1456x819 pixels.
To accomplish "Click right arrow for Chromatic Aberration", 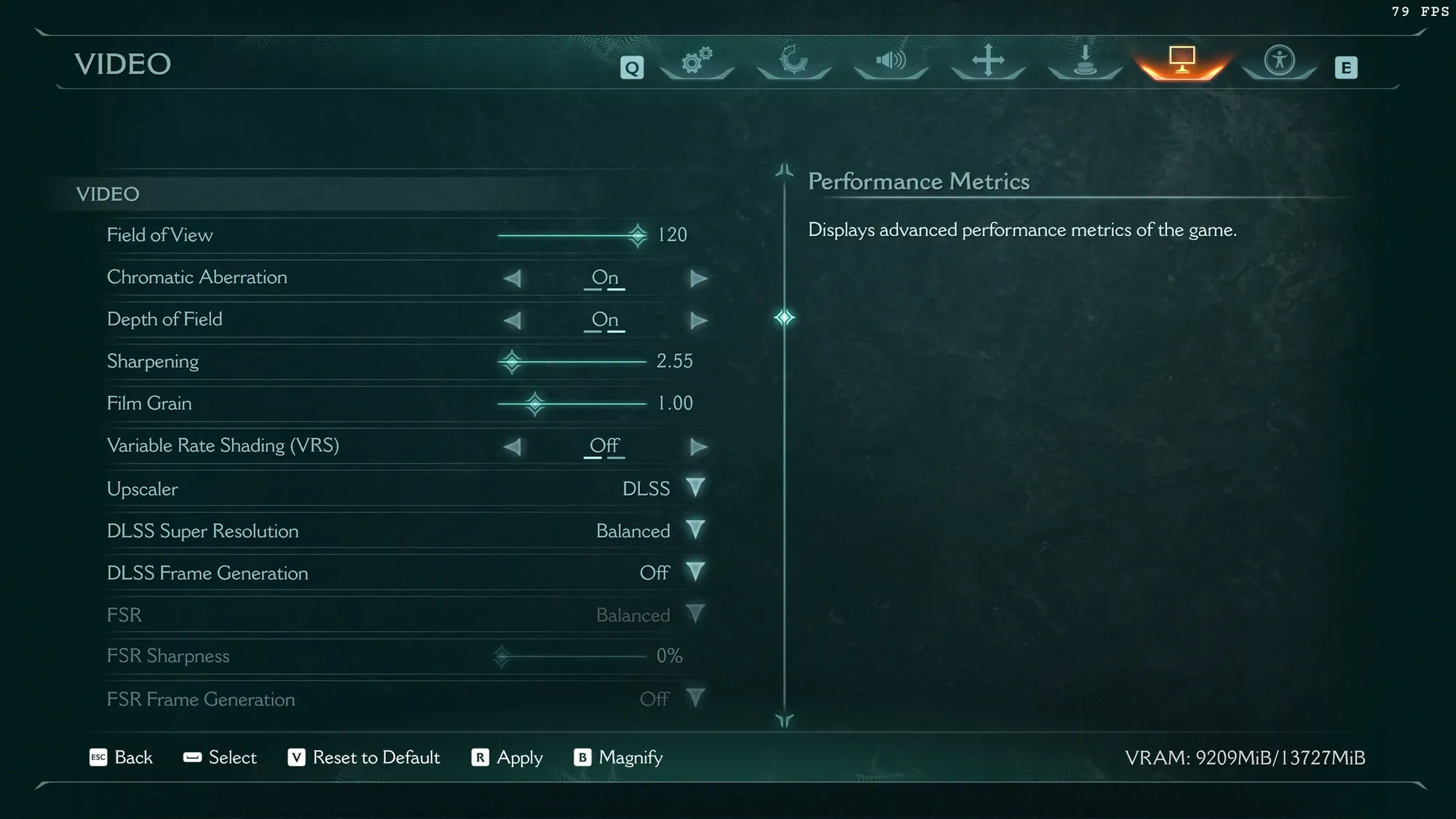I will pyautogui.click(x=699, y=278).
